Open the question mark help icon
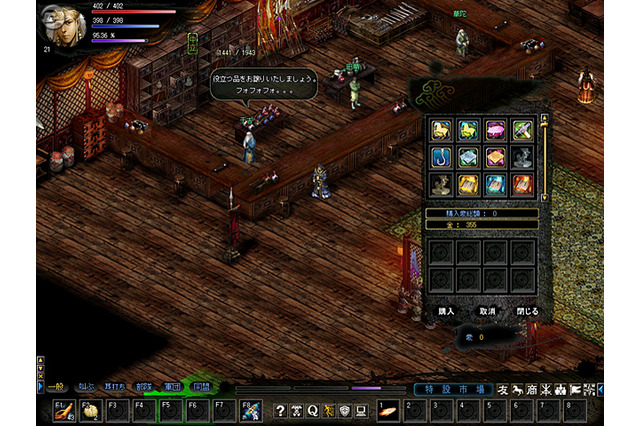This screenshot has height=426, width=640. pyautogui.click(x=281, y=410)
